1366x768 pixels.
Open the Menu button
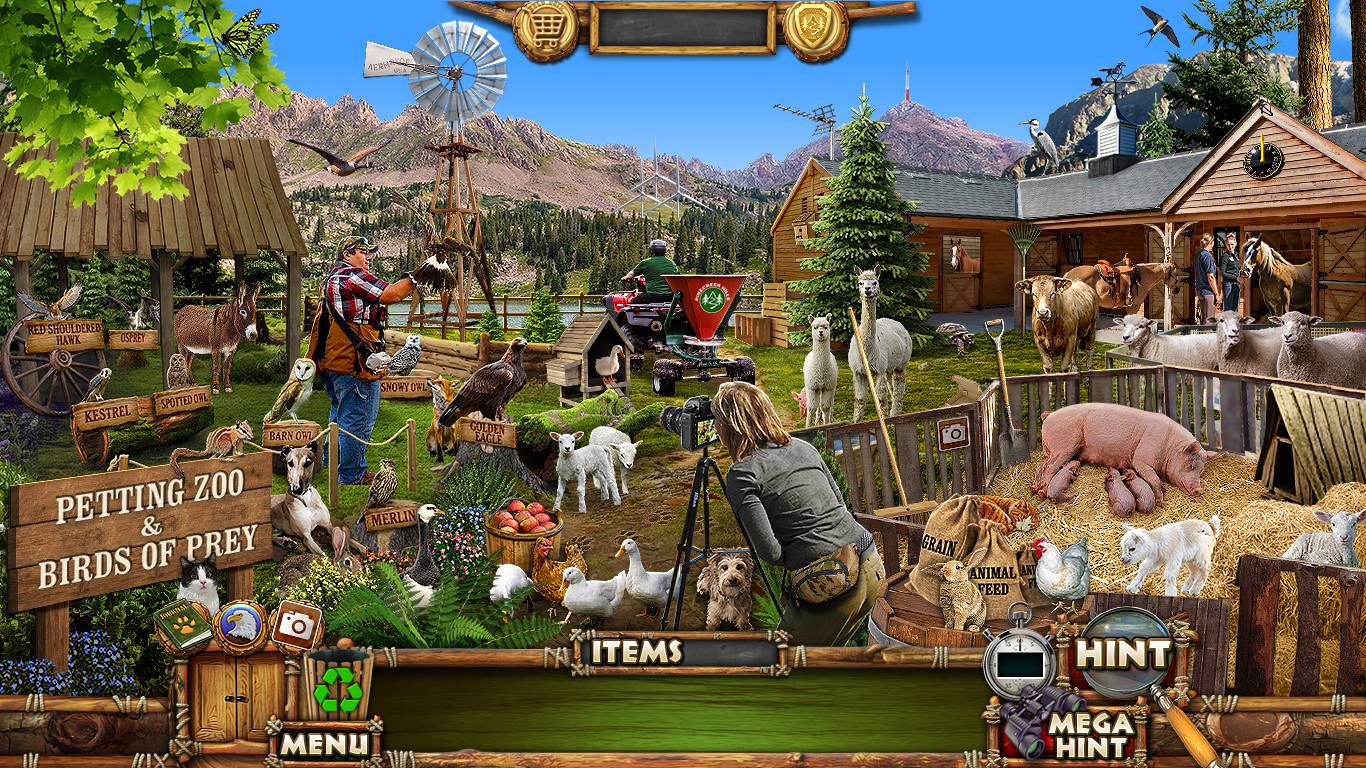(323, 743)
